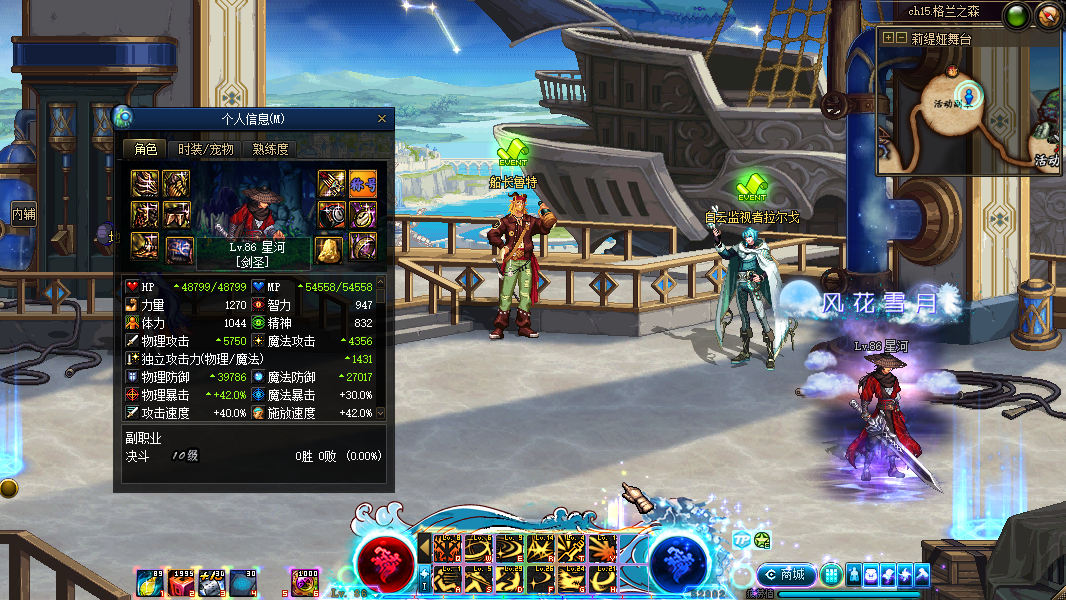Open the green grid menu button
The width and height of the screenshot is (1066, 600).
click(x=830, y=575)
